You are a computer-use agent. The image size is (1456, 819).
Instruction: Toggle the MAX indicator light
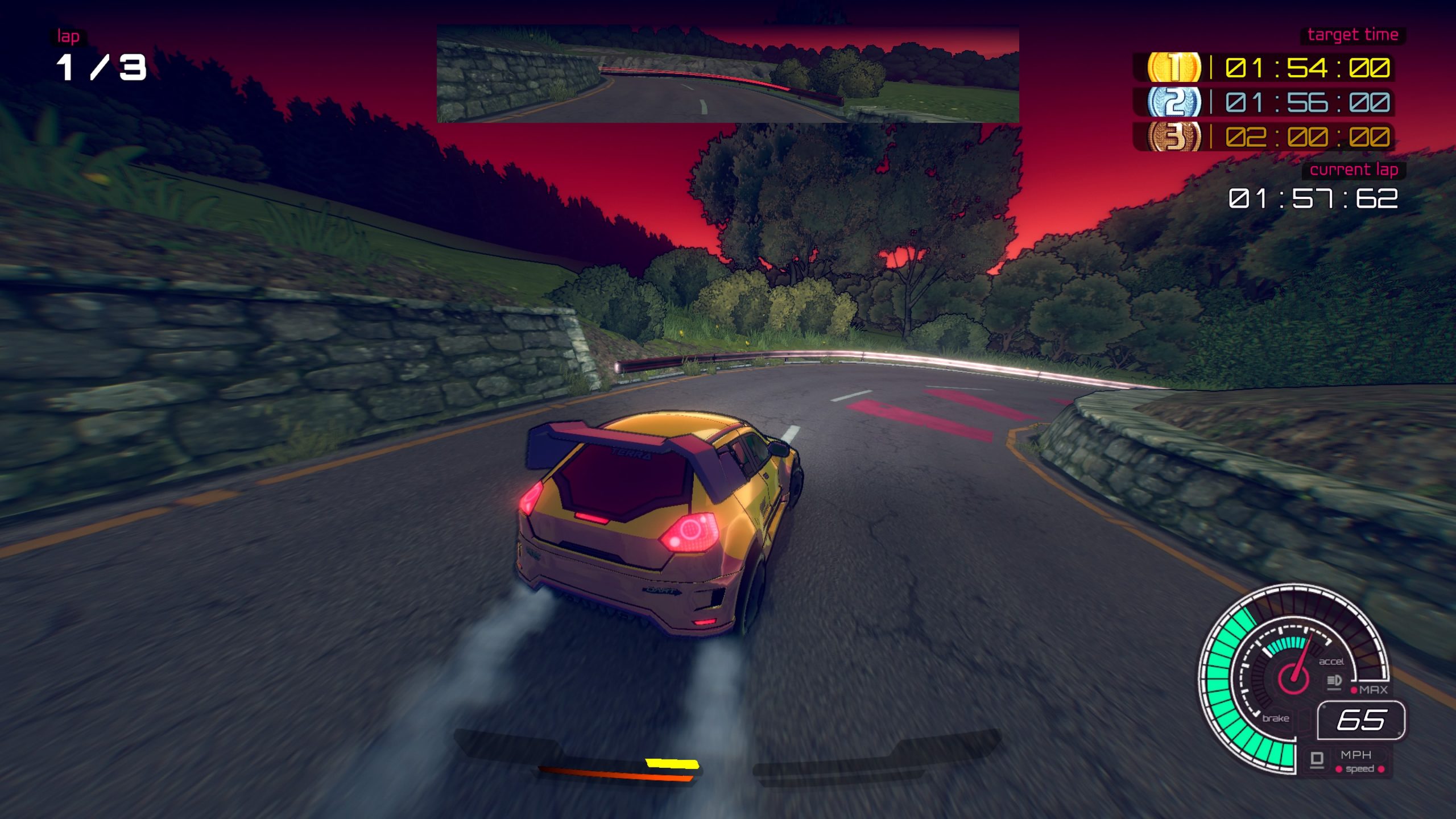click(x=1354, y=690)
